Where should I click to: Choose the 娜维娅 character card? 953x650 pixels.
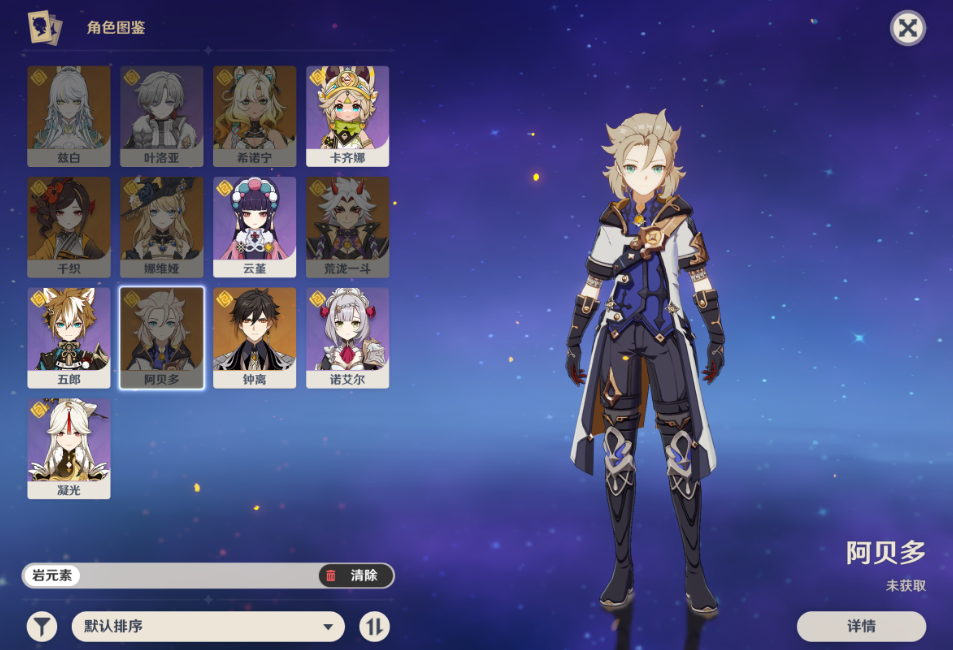pos(162,227)
